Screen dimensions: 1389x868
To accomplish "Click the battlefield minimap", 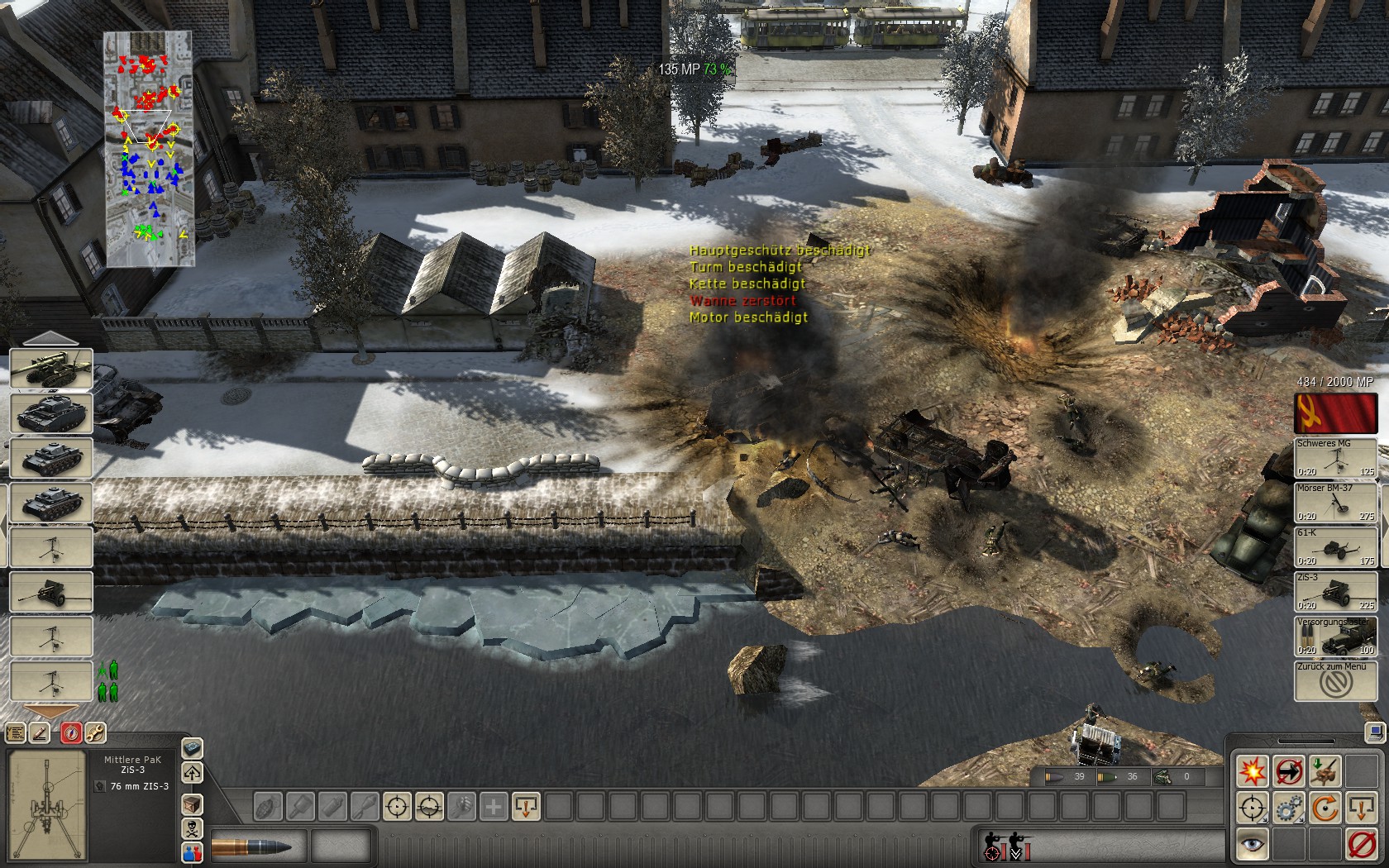I will [149, 149].
